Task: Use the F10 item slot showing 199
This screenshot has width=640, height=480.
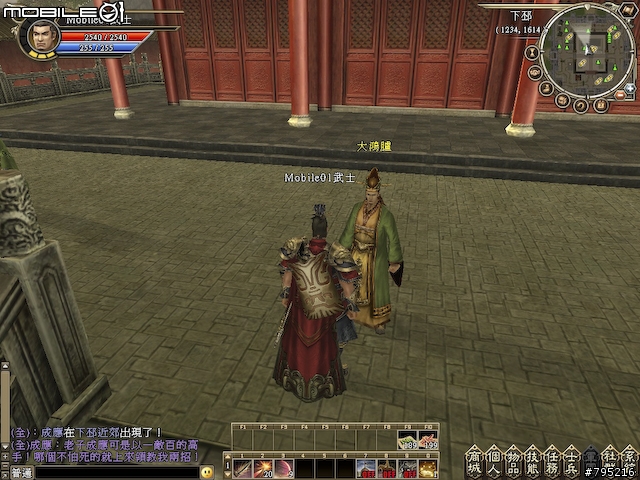Action: tap(429, 438)
